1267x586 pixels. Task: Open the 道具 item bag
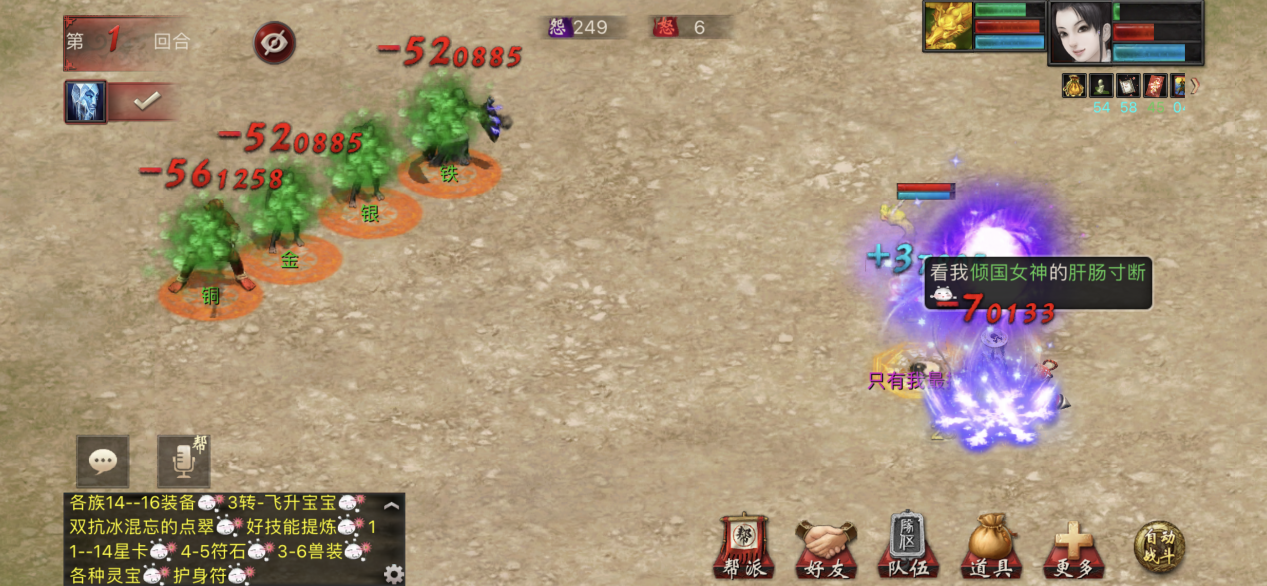[x=991, y=548]
